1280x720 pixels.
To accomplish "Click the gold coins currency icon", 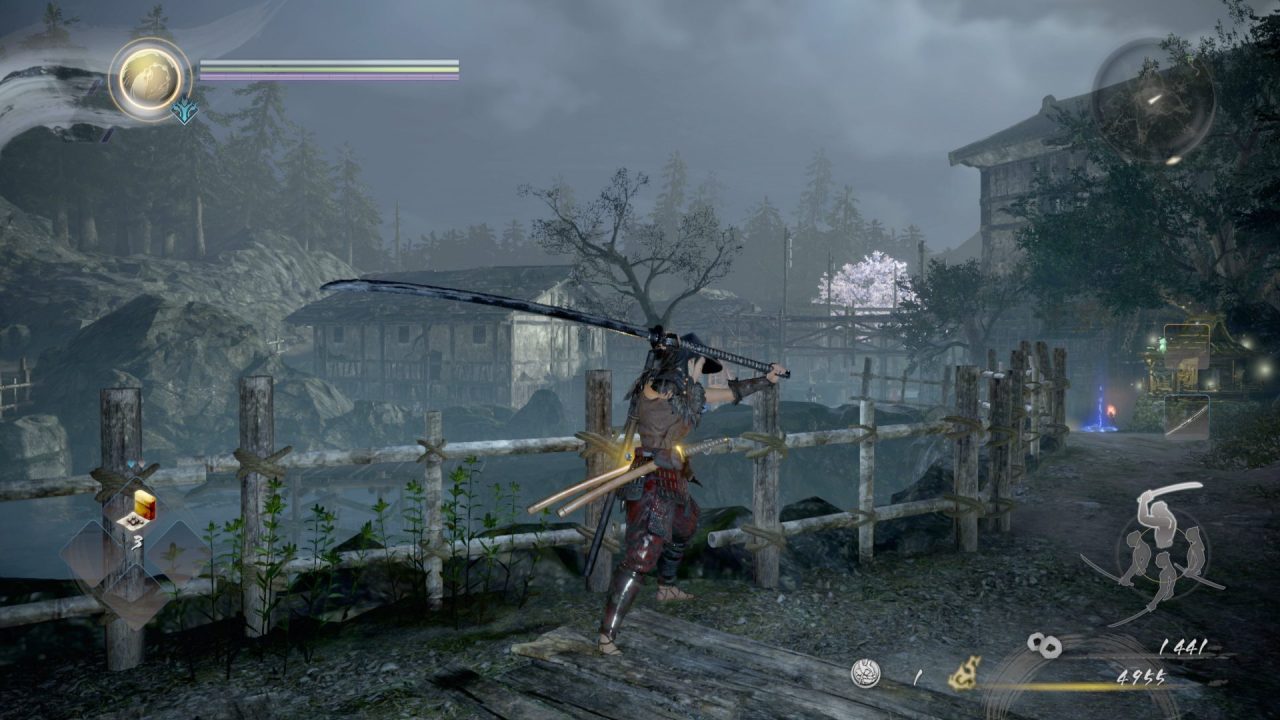I will point(1044,646).
